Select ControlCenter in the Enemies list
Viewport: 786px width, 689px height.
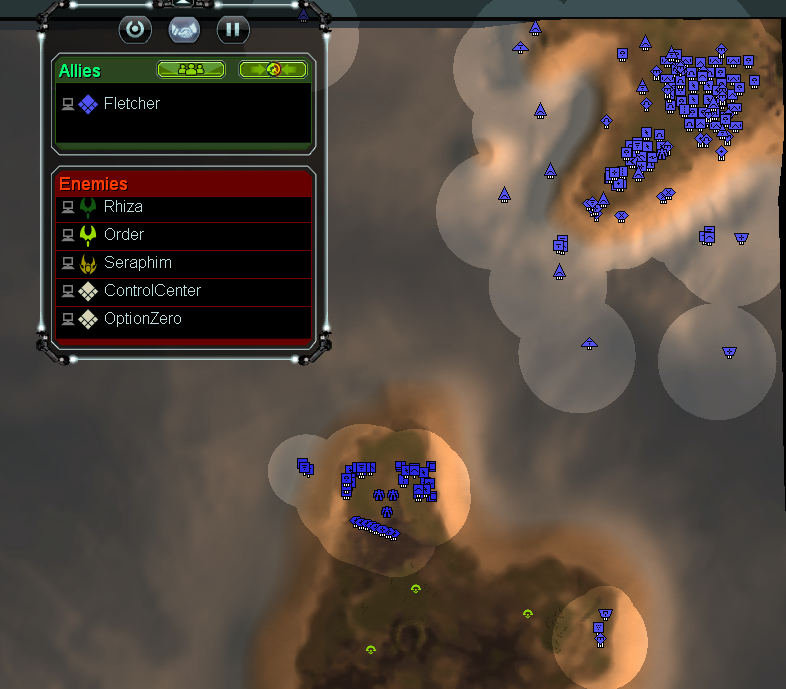[152, 291]
